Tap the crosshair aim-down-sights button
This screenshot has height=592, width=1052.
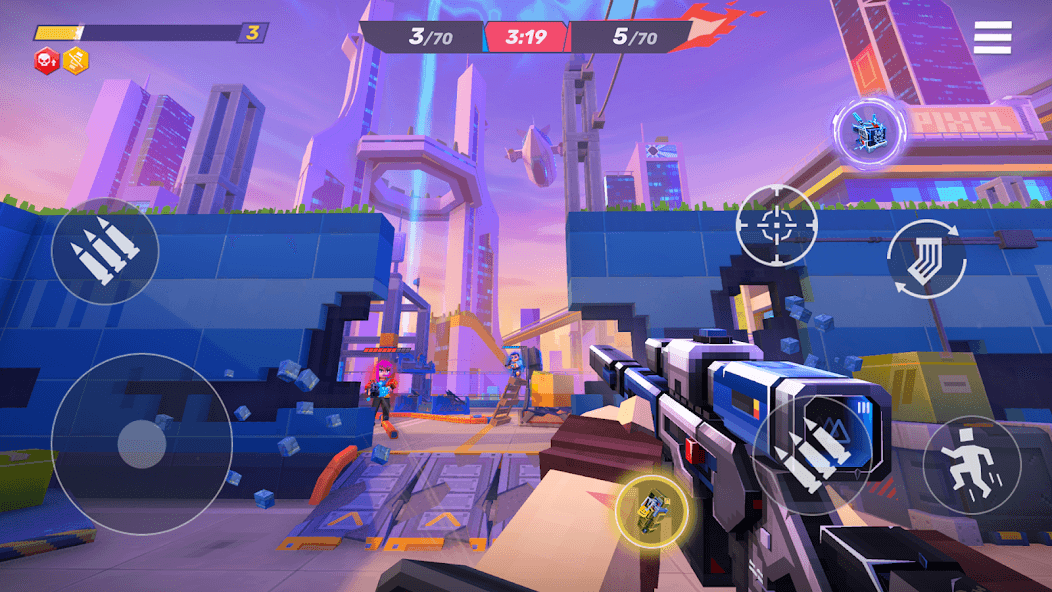(777, 225)
